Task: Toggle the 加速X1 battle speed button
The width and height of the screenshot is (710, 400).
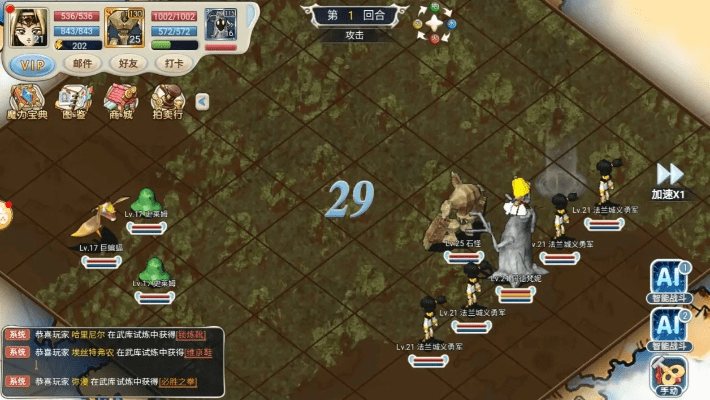Action: [x=668, y=180]
